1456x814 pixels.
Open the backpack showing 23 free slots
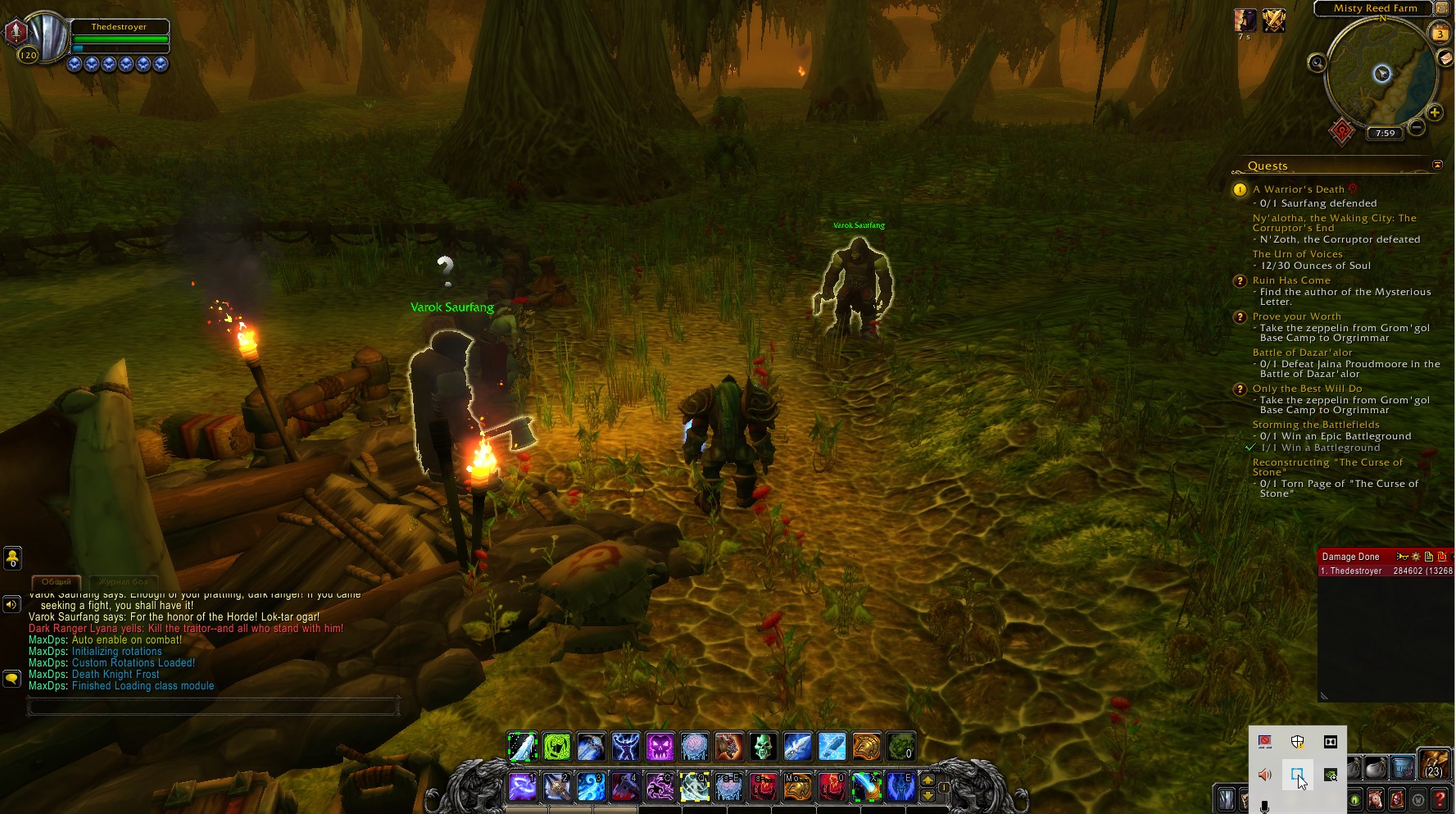[x=1434, y=764]
